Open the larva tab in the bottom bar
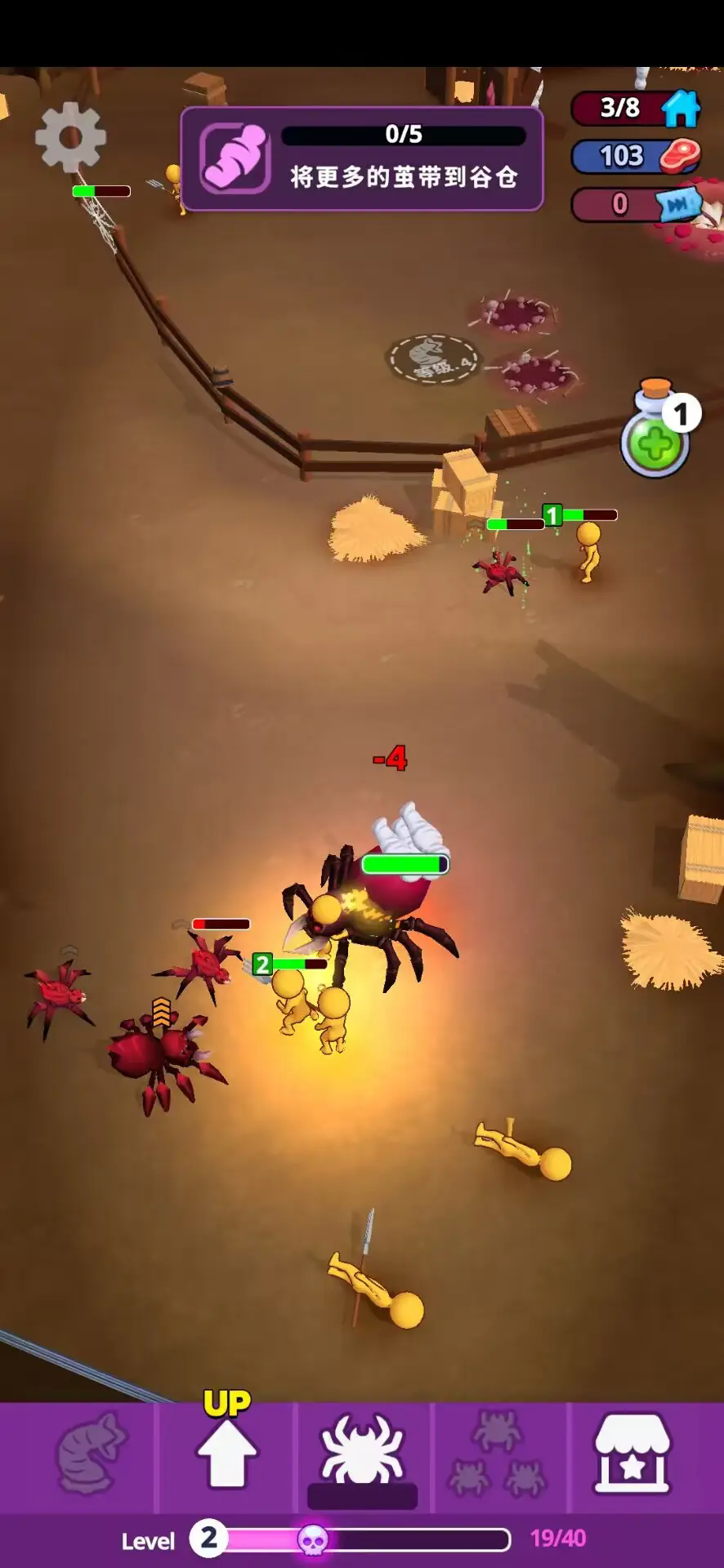This screenshot has width=724, height=1568. click(89, 1454)
